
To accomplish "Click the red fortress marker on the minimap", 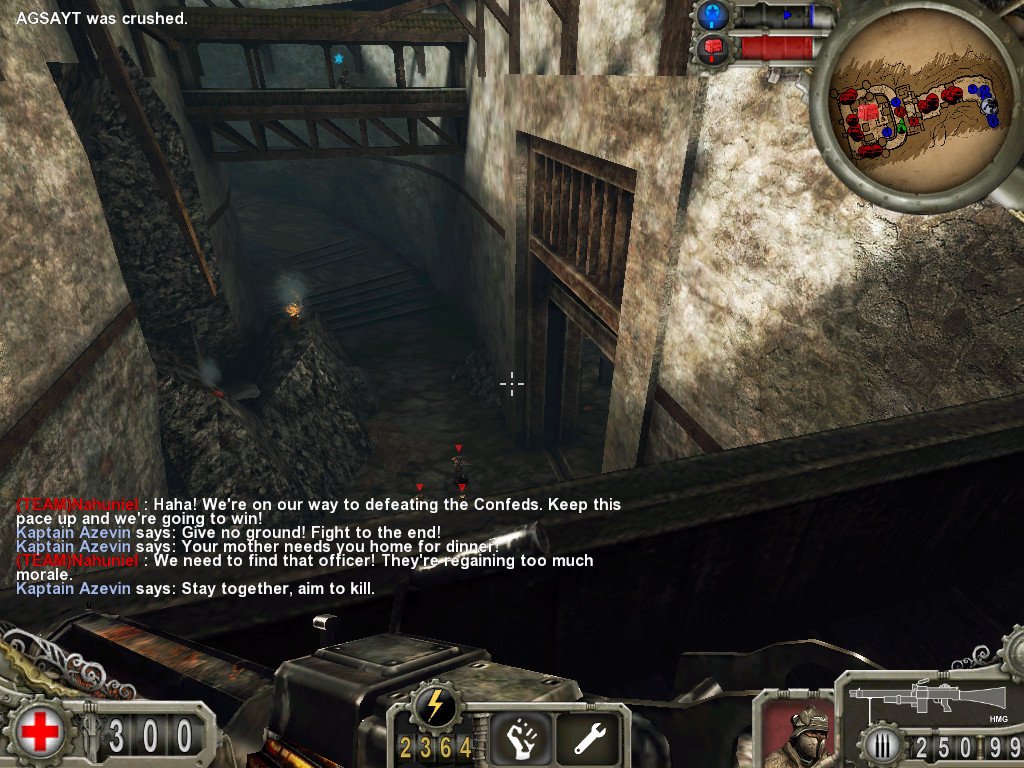I will point(867,113).
